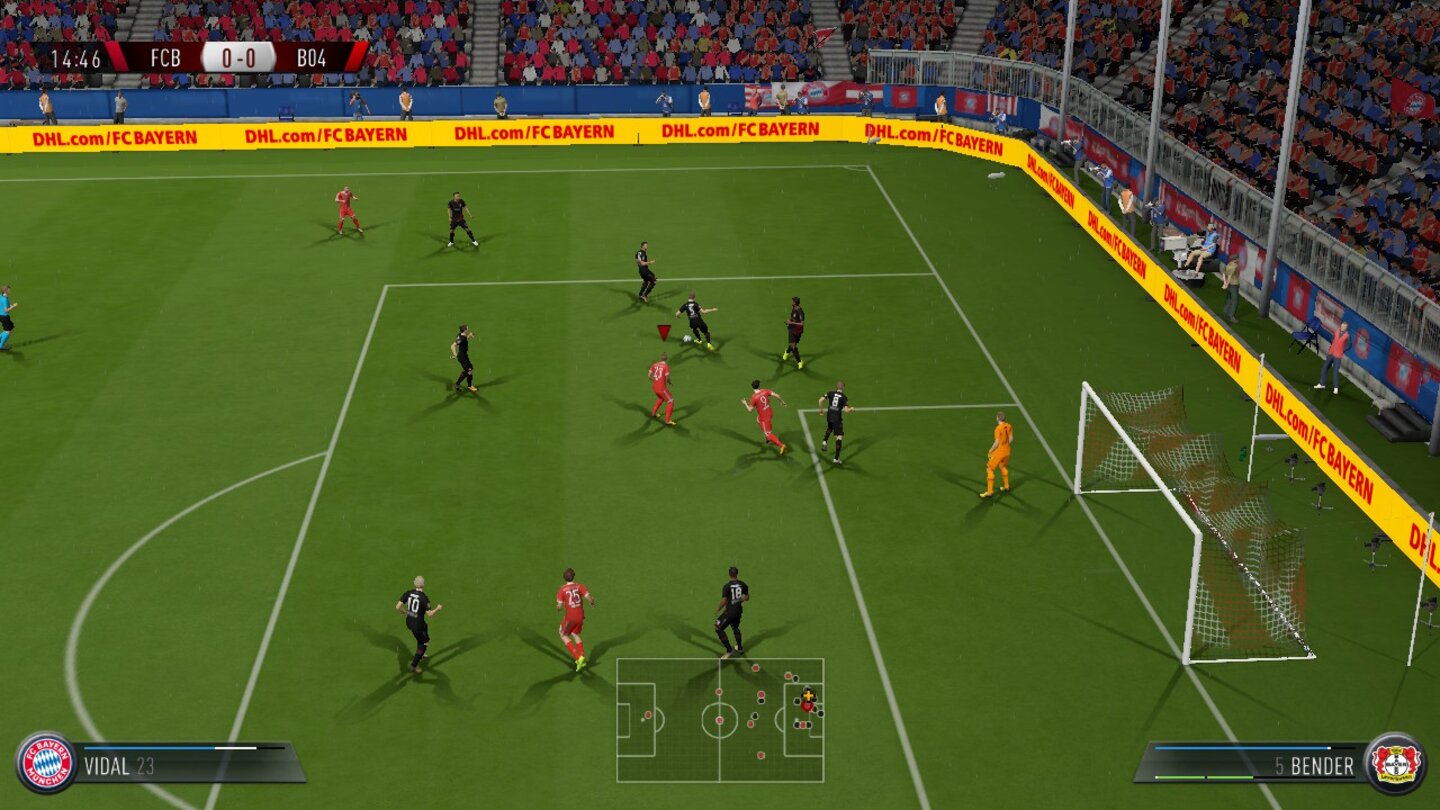
Task: Click the Bayer Leverkusen club crest icon
Action: click(x=1393, y=763)
